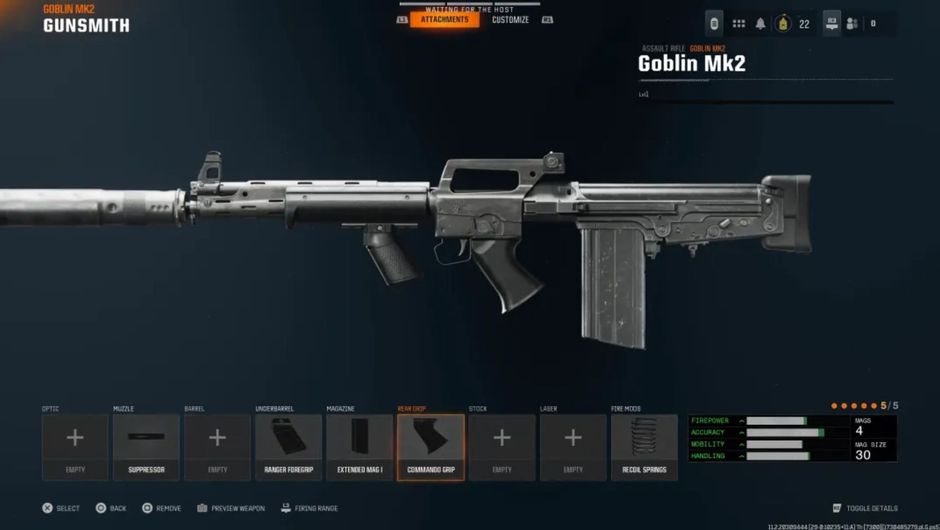This screenshot has width=940, height=530.
Task: Select the Suppressor muzzle slot
Action: click(146, 446)
